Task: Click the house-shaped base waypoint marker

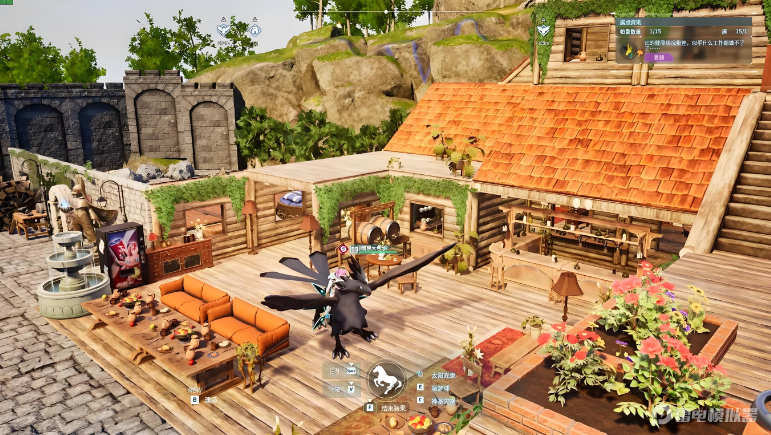Action: coord(254,31)
